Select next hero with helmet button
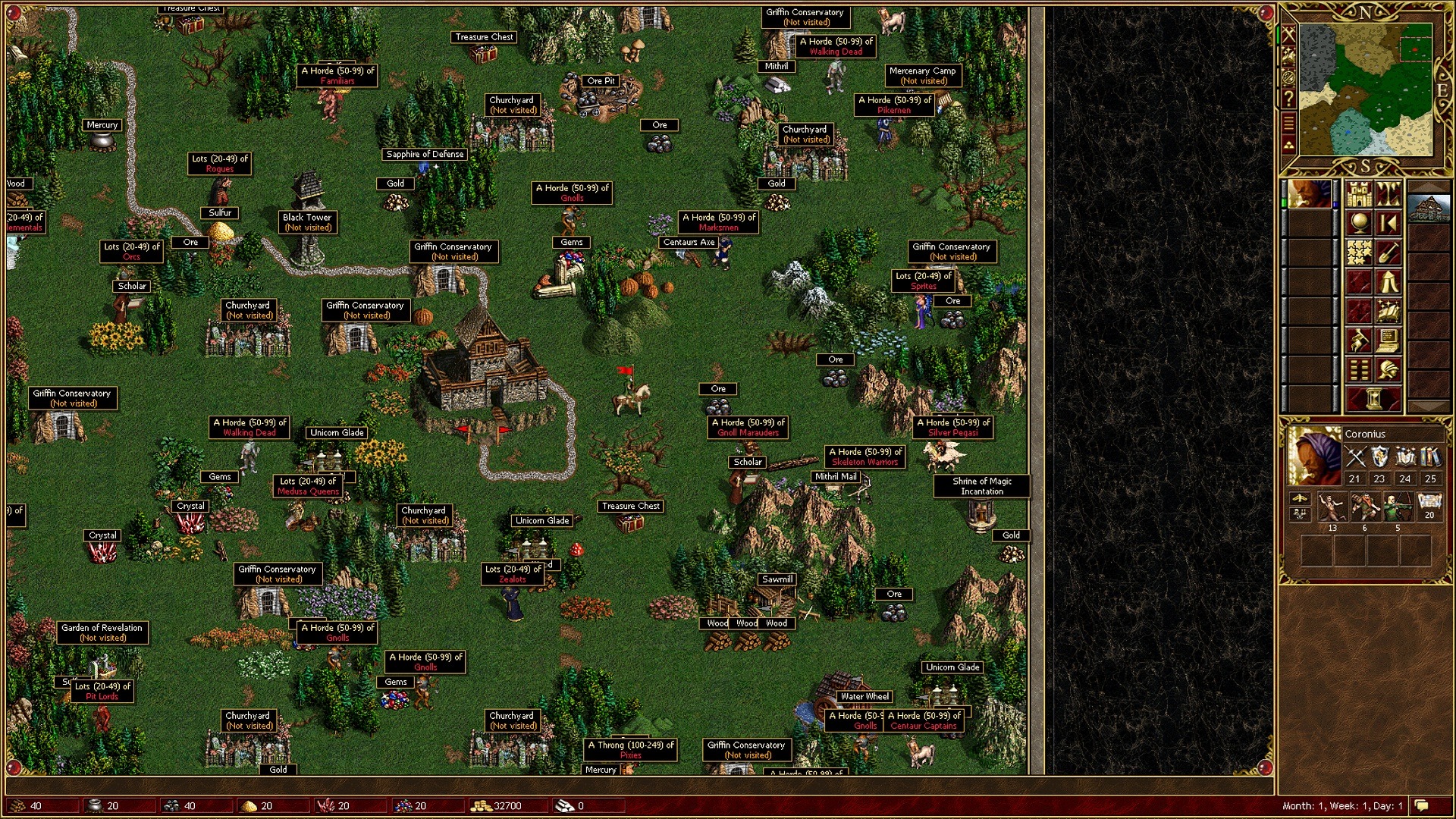The width and height of the screenshot is (1456, 819). click(1389, 370)
